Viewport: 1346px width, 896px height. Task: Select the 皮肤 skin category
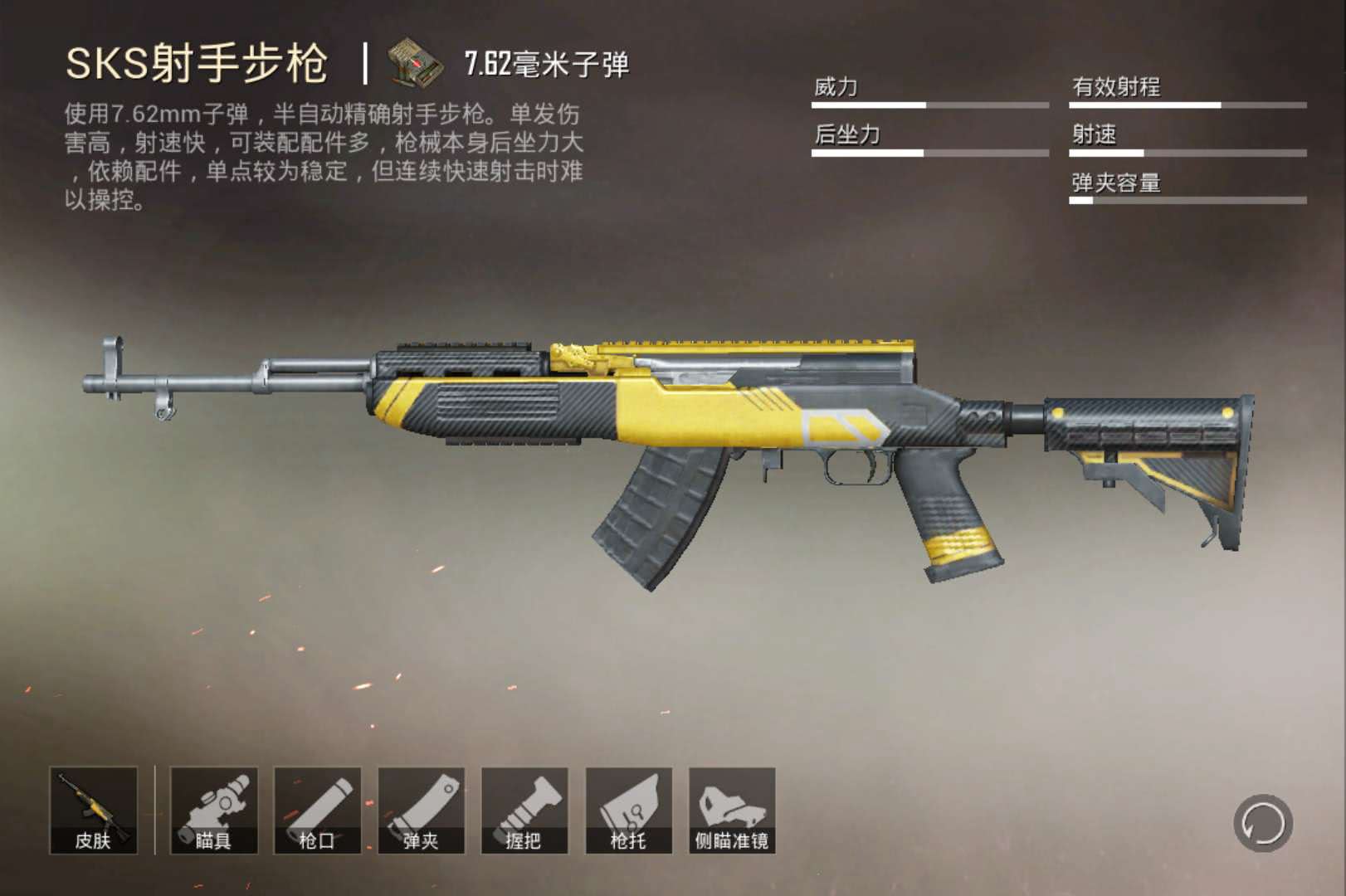[93, 811]
